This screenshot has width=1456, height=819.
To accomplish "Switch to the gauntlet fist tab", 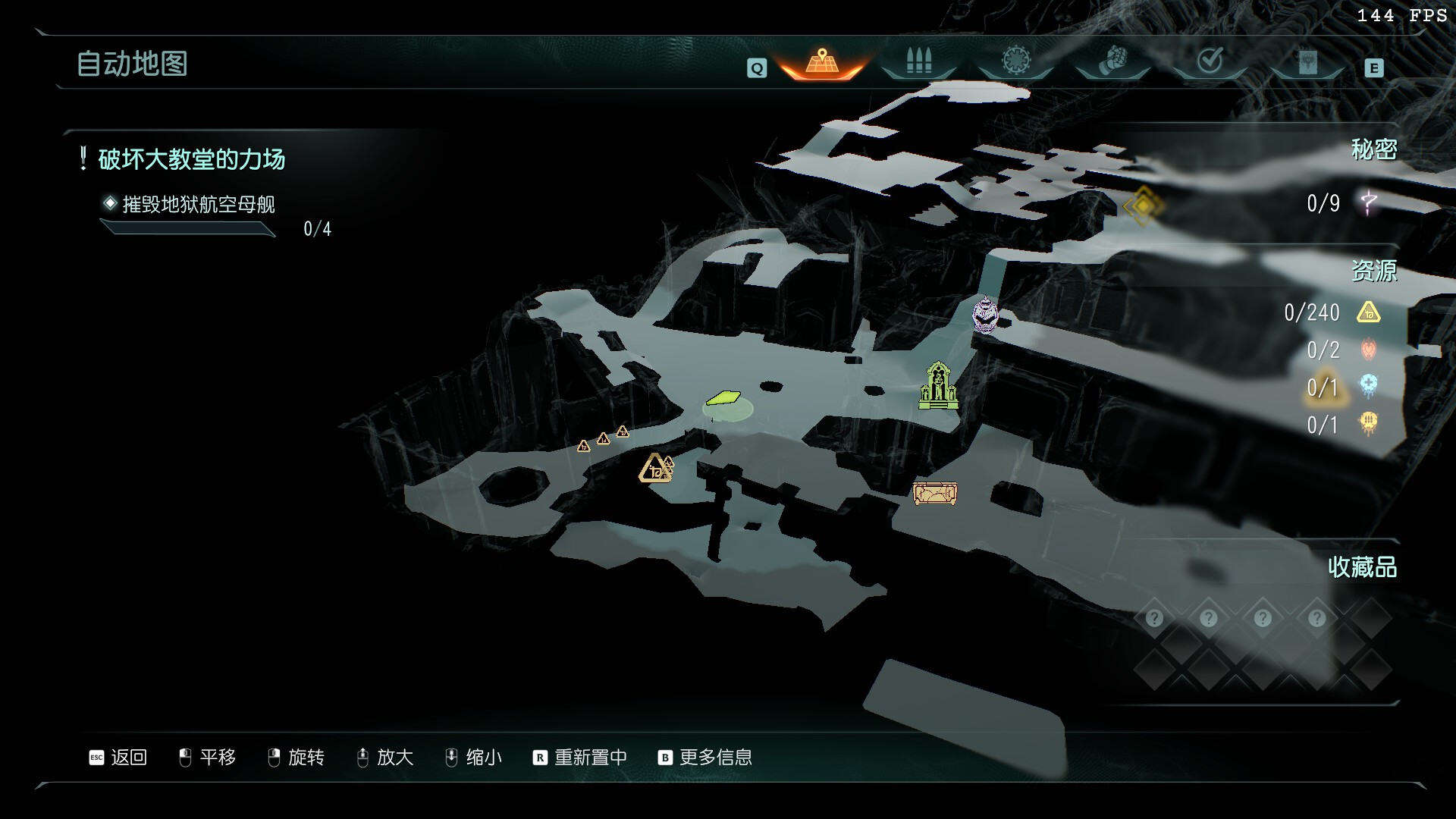I will [x=1112, y=61].
